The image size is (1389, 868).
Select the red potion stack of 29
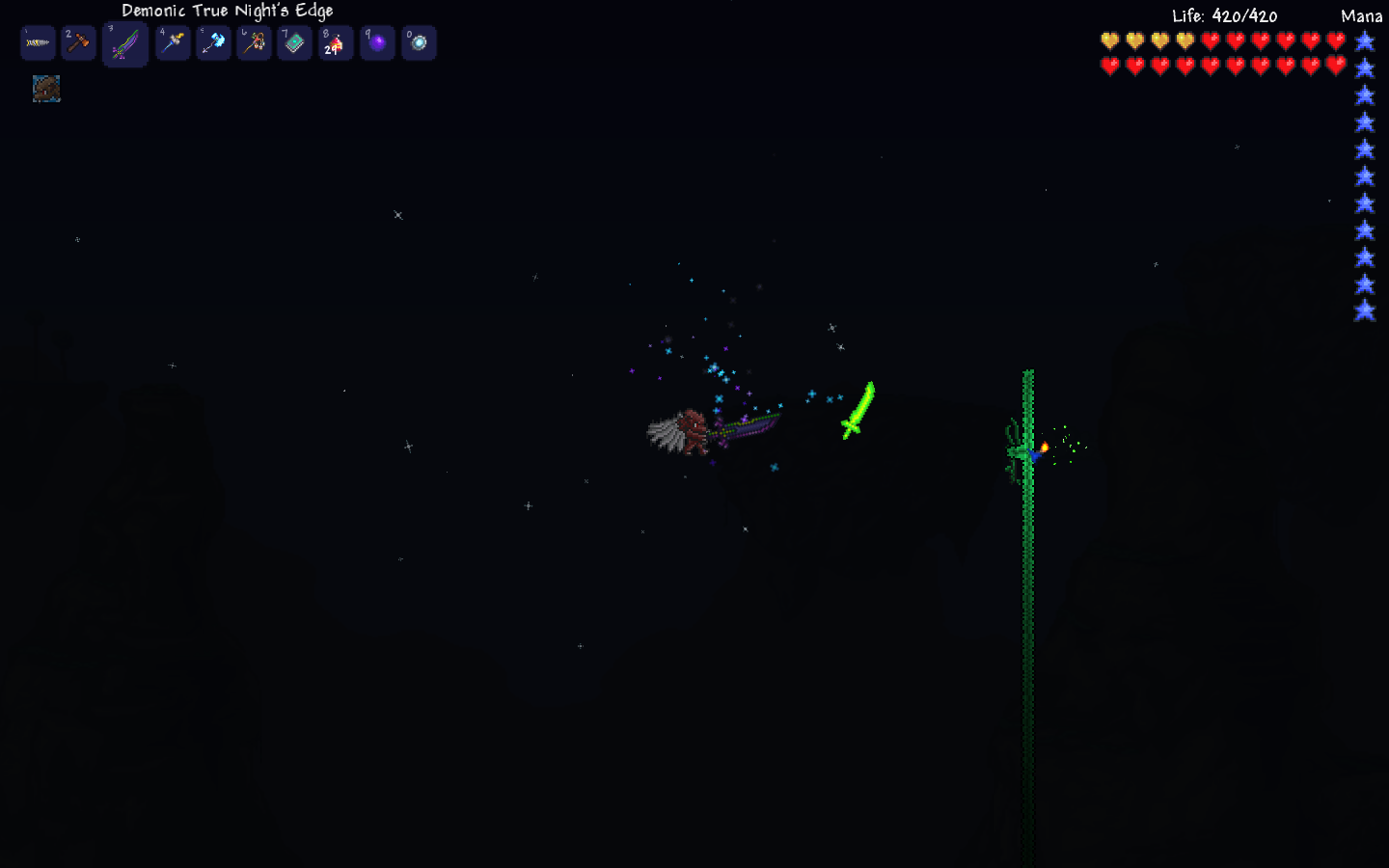click(336, 43)
